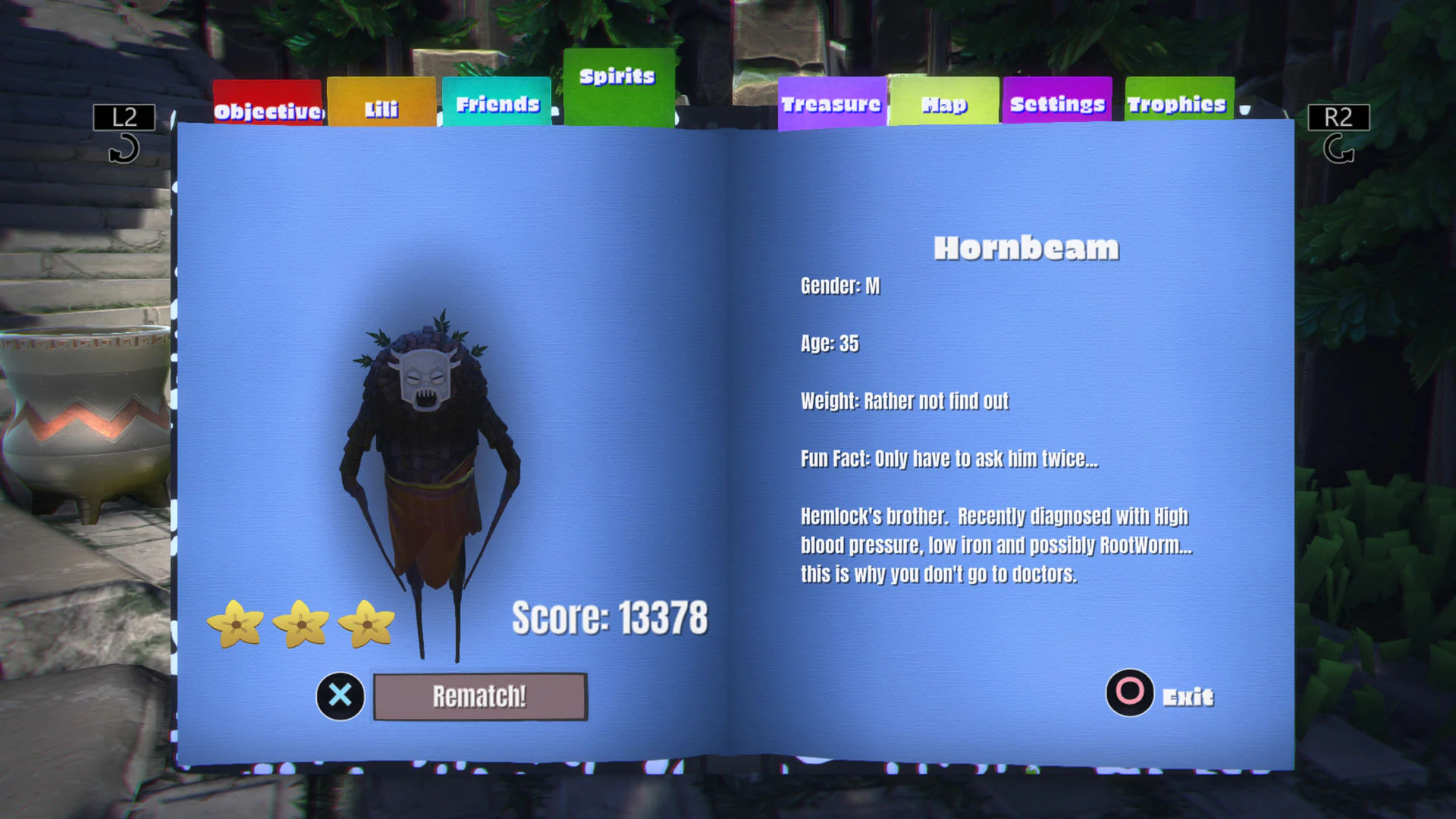Image resolution: width=1456 pixels, height=819 pixels.
Task: Click the Rematch! button
Action: point(479,695)
